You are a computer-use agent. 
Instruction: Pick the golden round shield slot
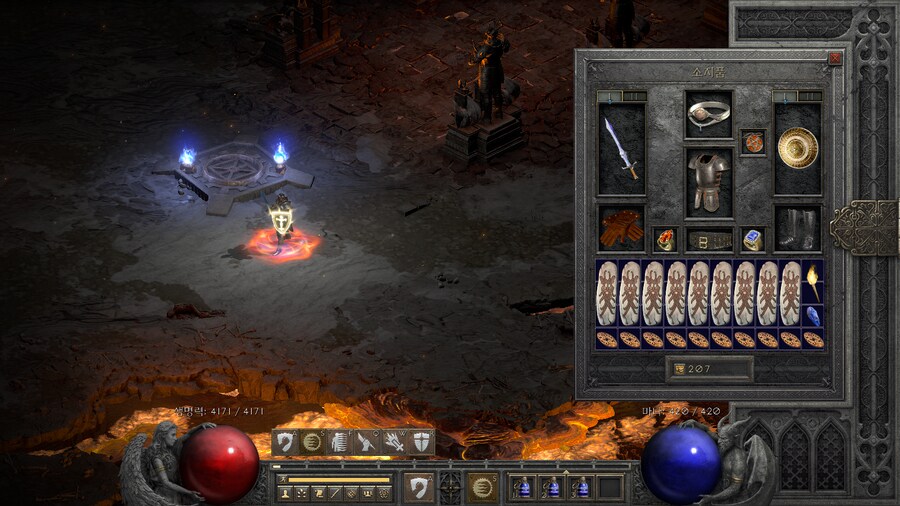[797, 148]
